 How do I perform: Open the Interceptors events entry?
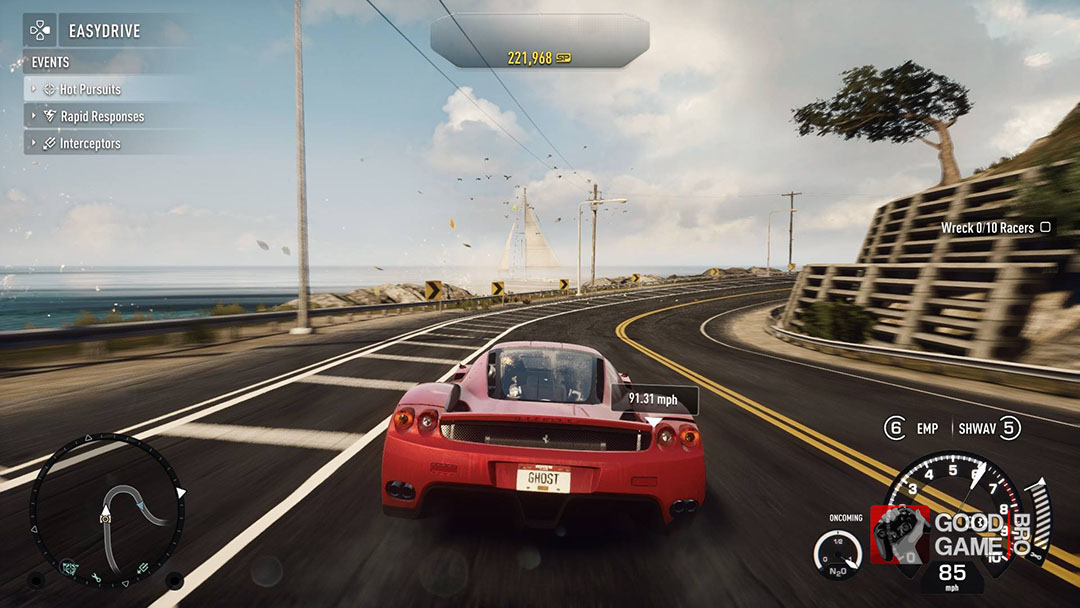89,143
